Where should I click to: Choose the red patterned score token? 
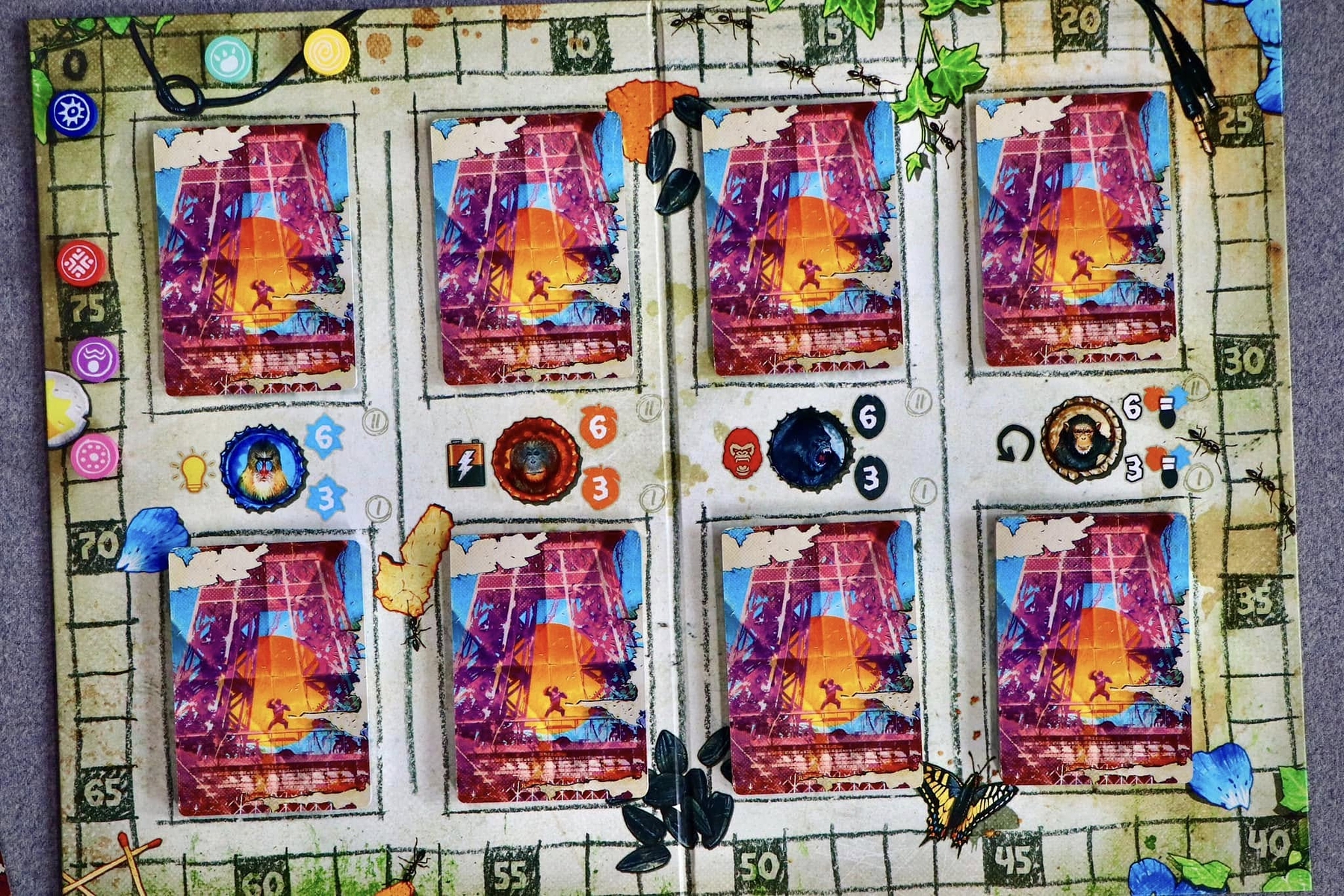[x=81, y=264]
